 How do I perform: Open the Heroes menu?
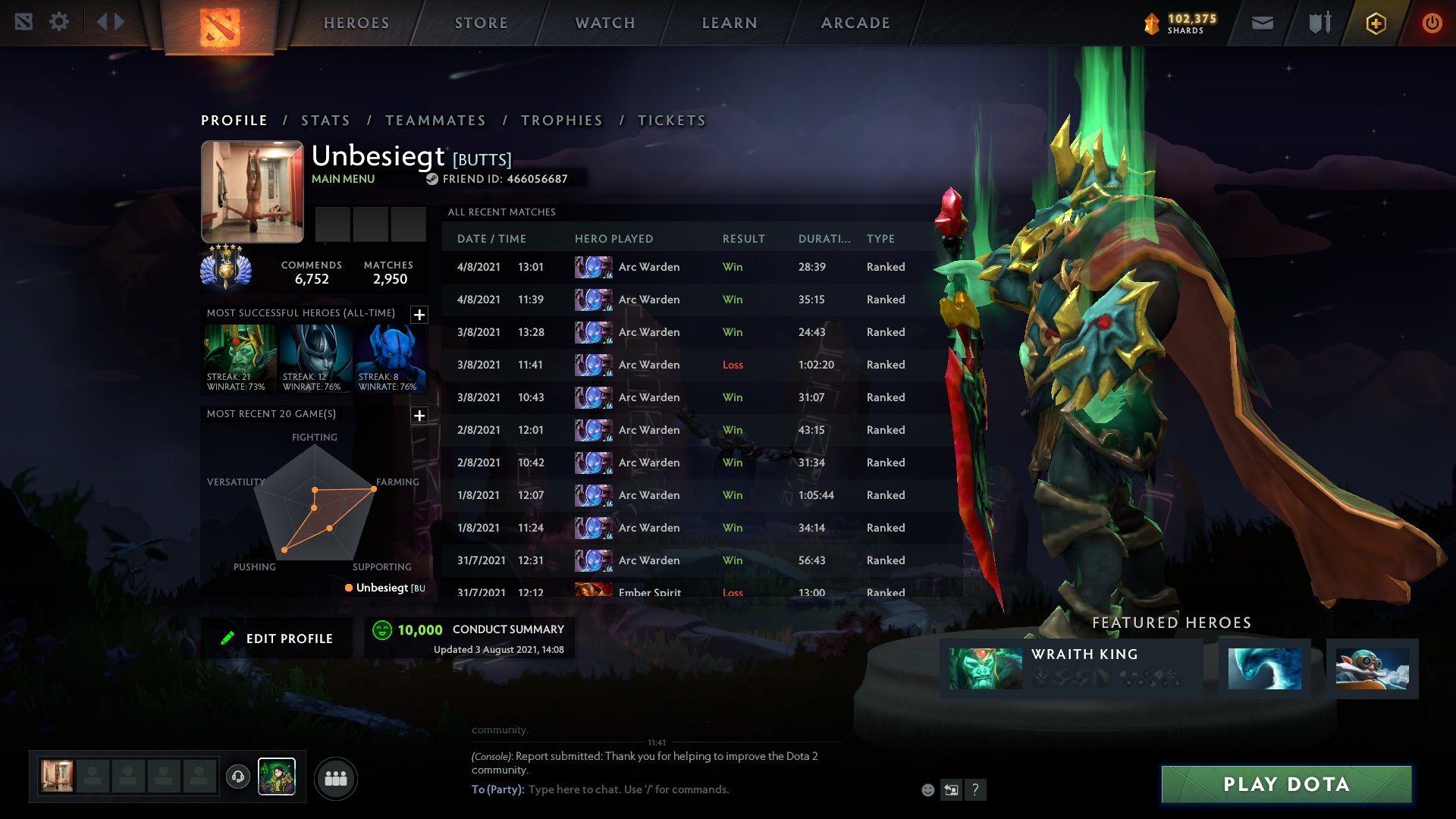tap(356, 23)
